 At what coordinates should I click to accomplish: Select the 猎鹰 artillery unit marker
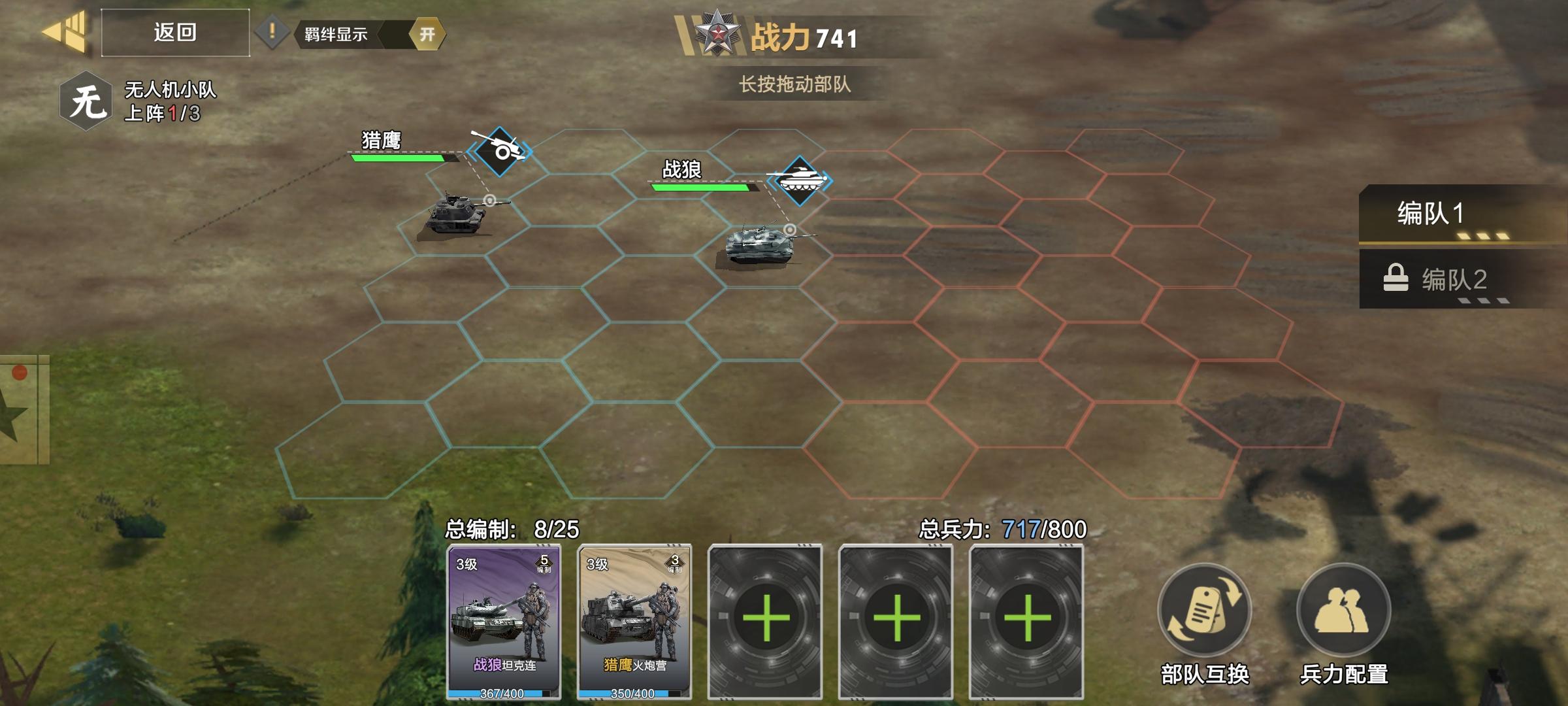[x=500, y=152]
